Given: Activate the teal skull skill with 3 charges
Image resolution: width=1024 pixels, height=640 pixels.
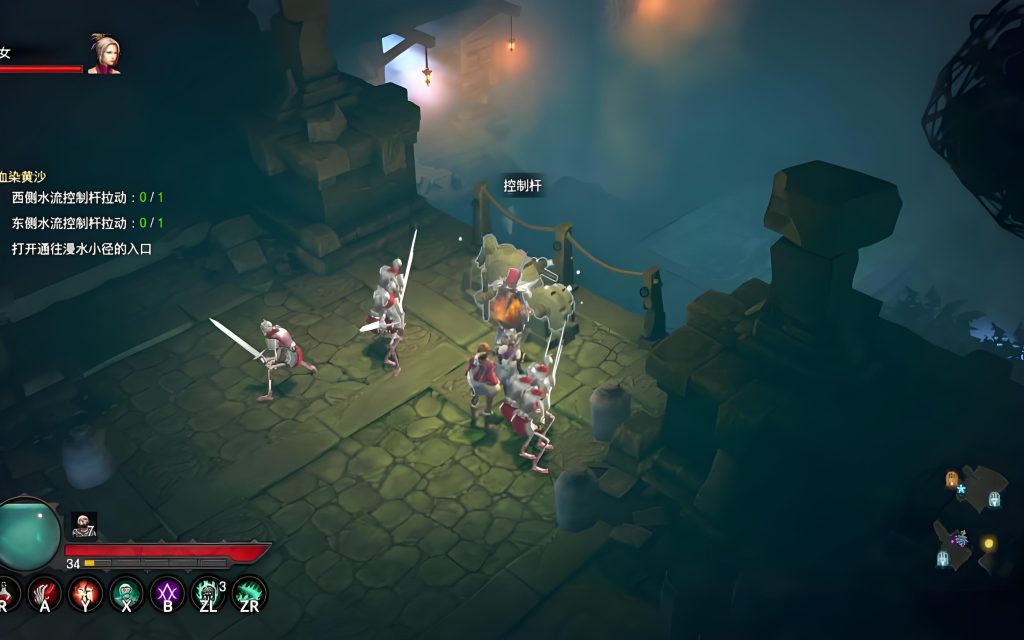Looking at the screenshot, I should [208, 594].
